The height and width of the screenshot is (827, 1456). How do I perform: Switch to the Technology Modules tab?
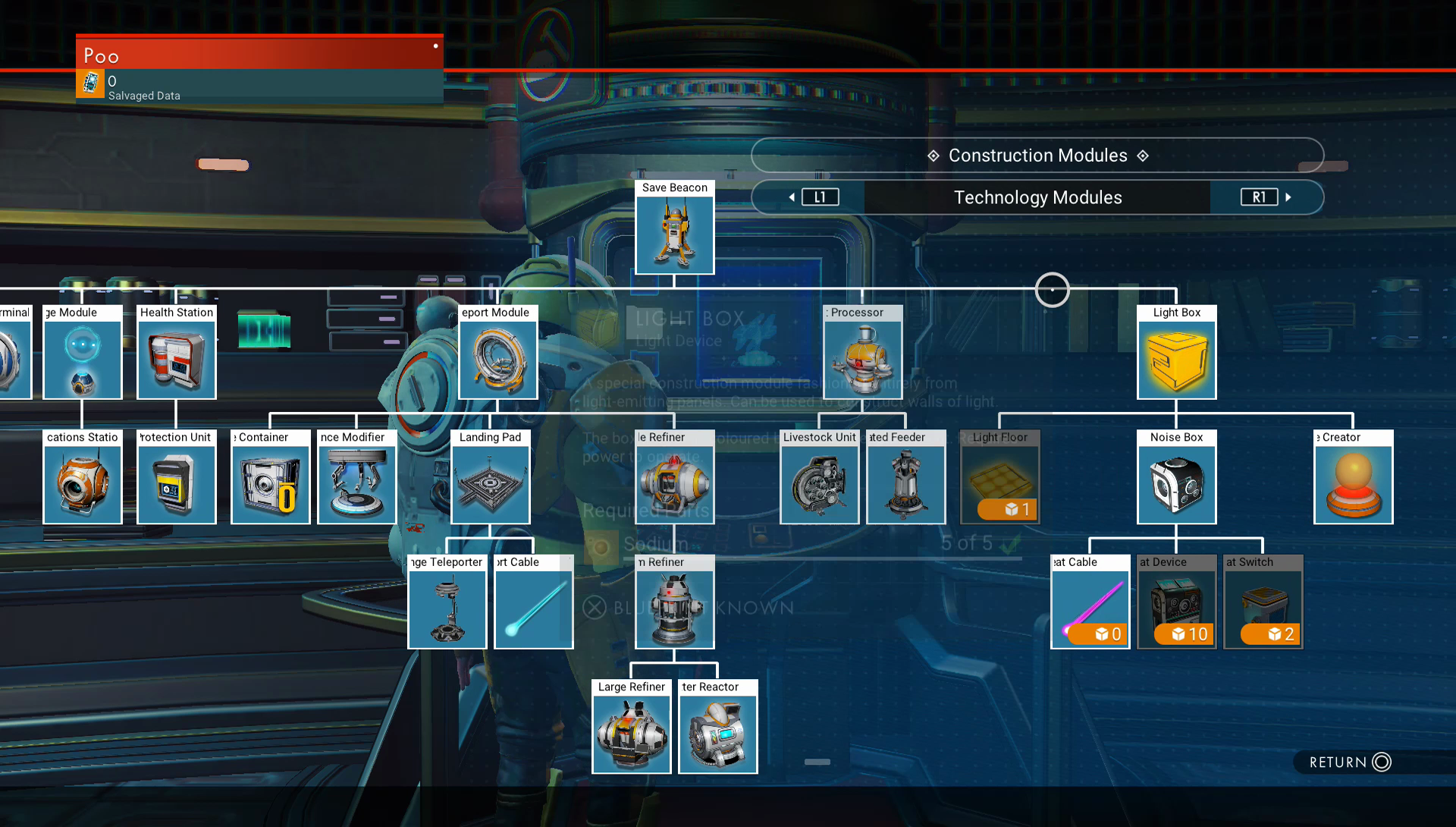click(1038, 197)
